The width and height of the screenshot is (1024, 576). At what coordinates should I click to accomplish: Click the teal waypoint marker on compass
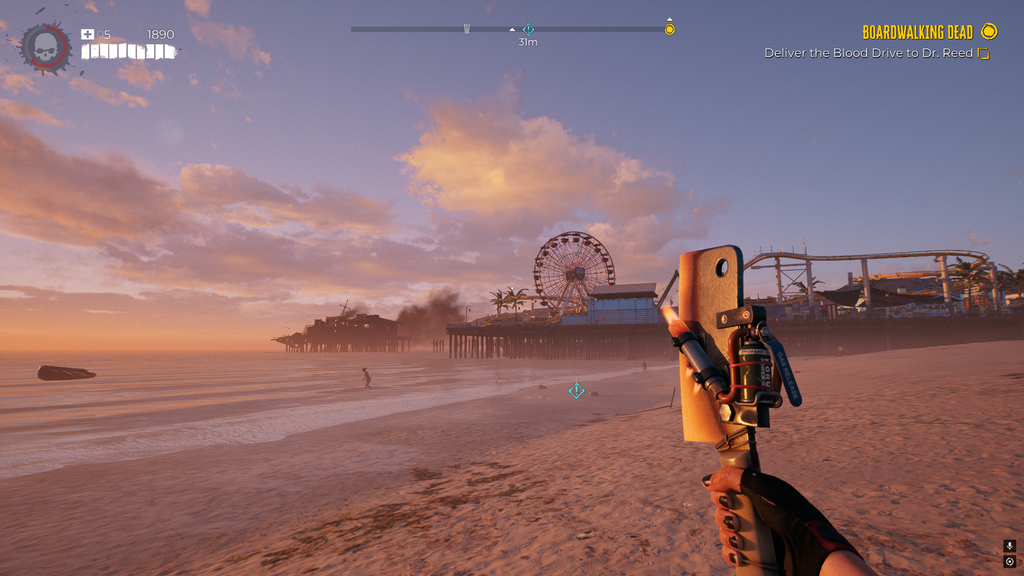point(528,29)
